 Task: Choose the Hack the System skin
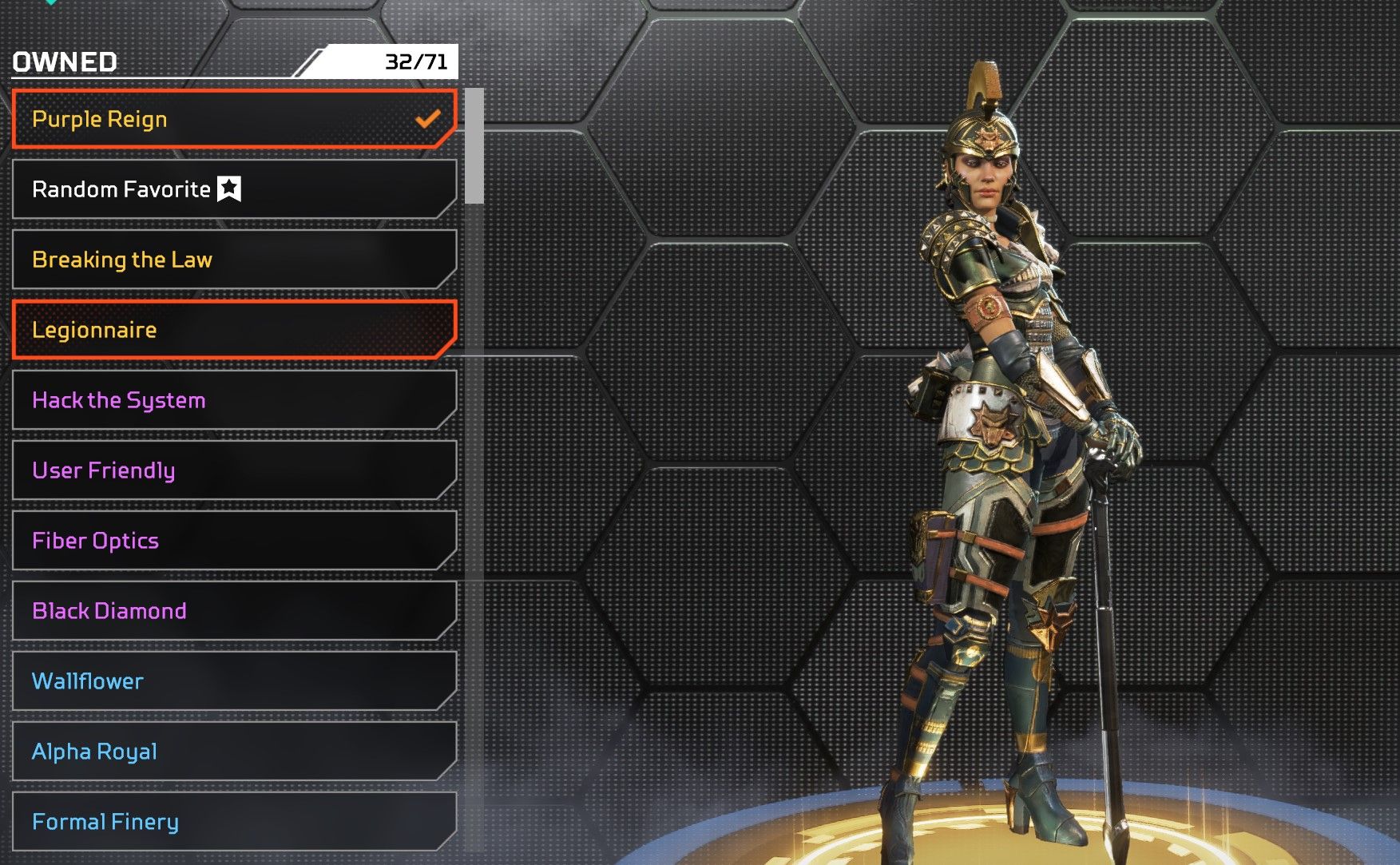(233, 400)
